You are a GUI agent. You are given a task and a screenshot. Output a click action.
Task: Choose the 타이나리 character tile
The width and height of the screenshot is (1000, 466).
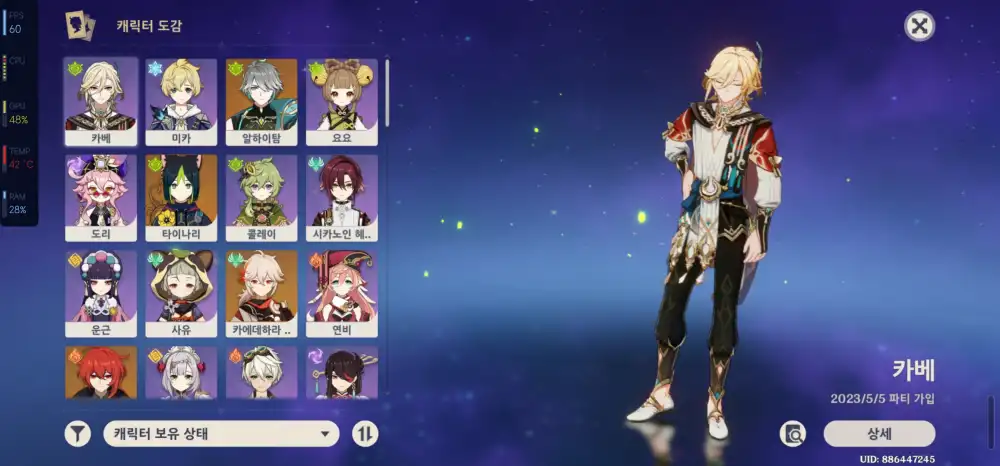pos(181,197)
